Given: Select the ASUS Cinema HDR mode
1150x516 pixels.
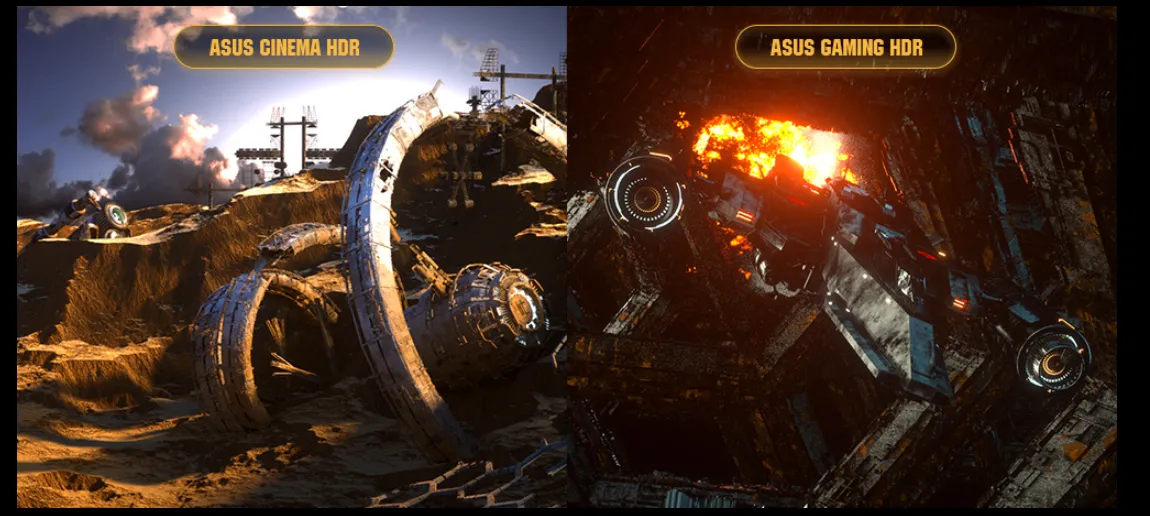Looking at the screenshot, I should (284, 47).
